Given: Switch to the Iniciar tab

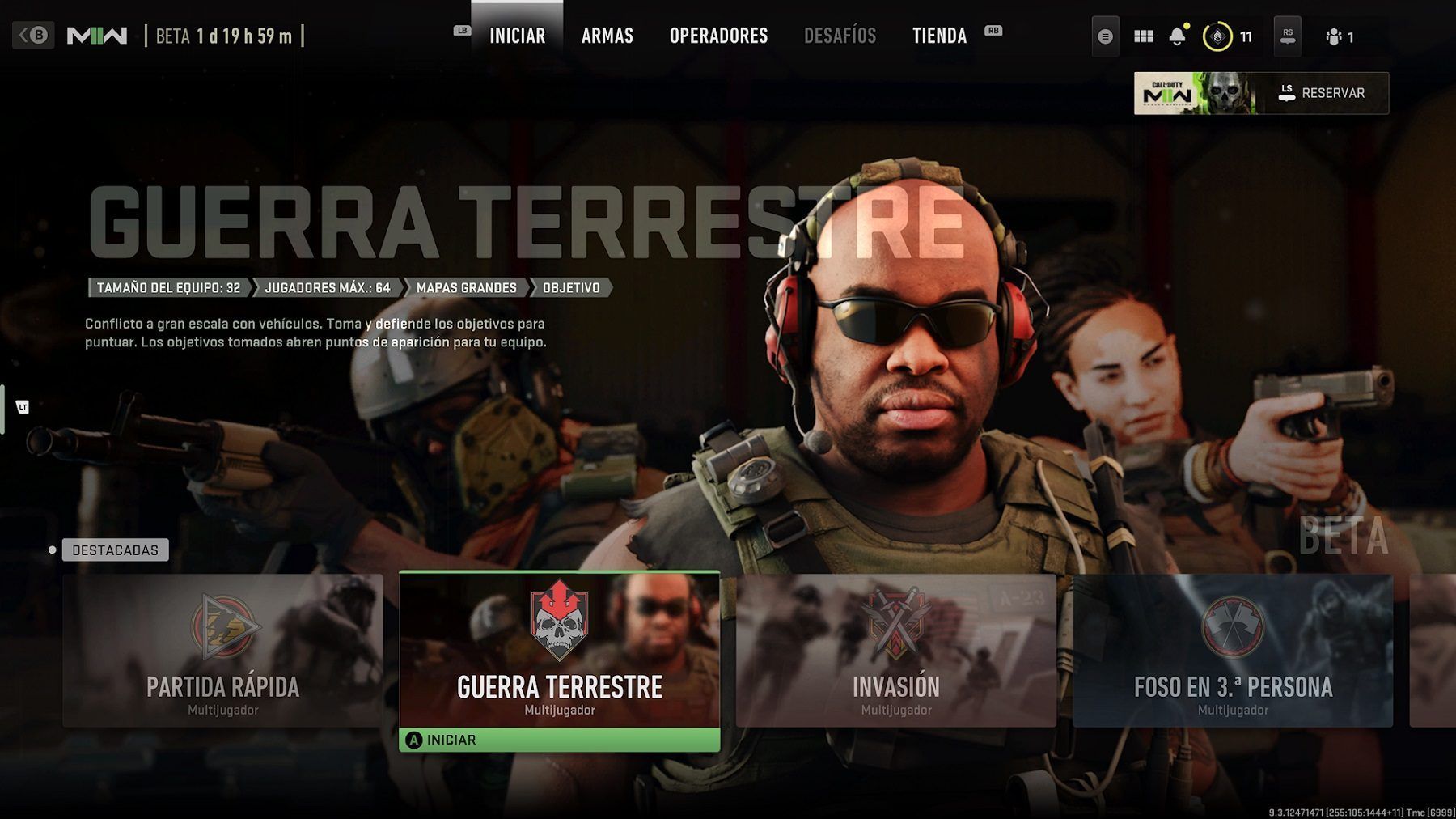Looking at the screenshot, I should tap(517, 36).
